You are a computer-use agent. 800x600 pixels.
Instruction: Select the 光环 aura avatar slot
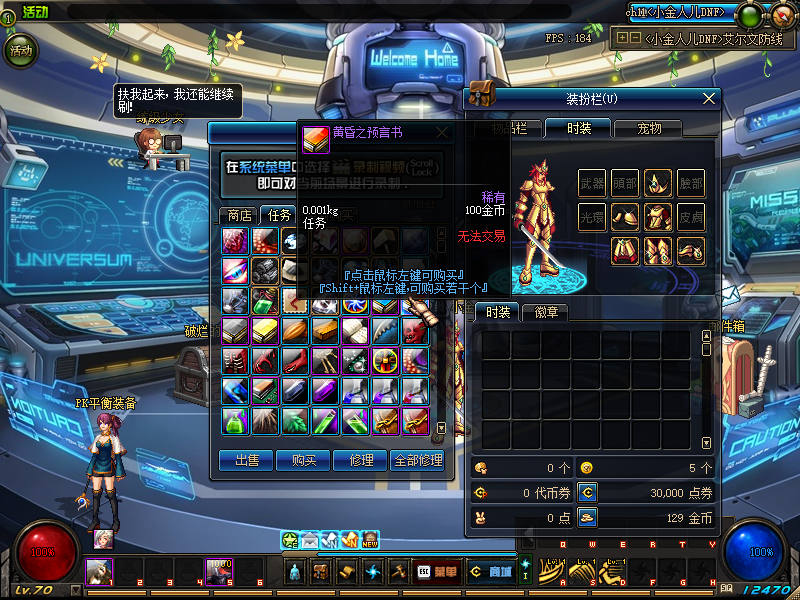pos(592,216)
